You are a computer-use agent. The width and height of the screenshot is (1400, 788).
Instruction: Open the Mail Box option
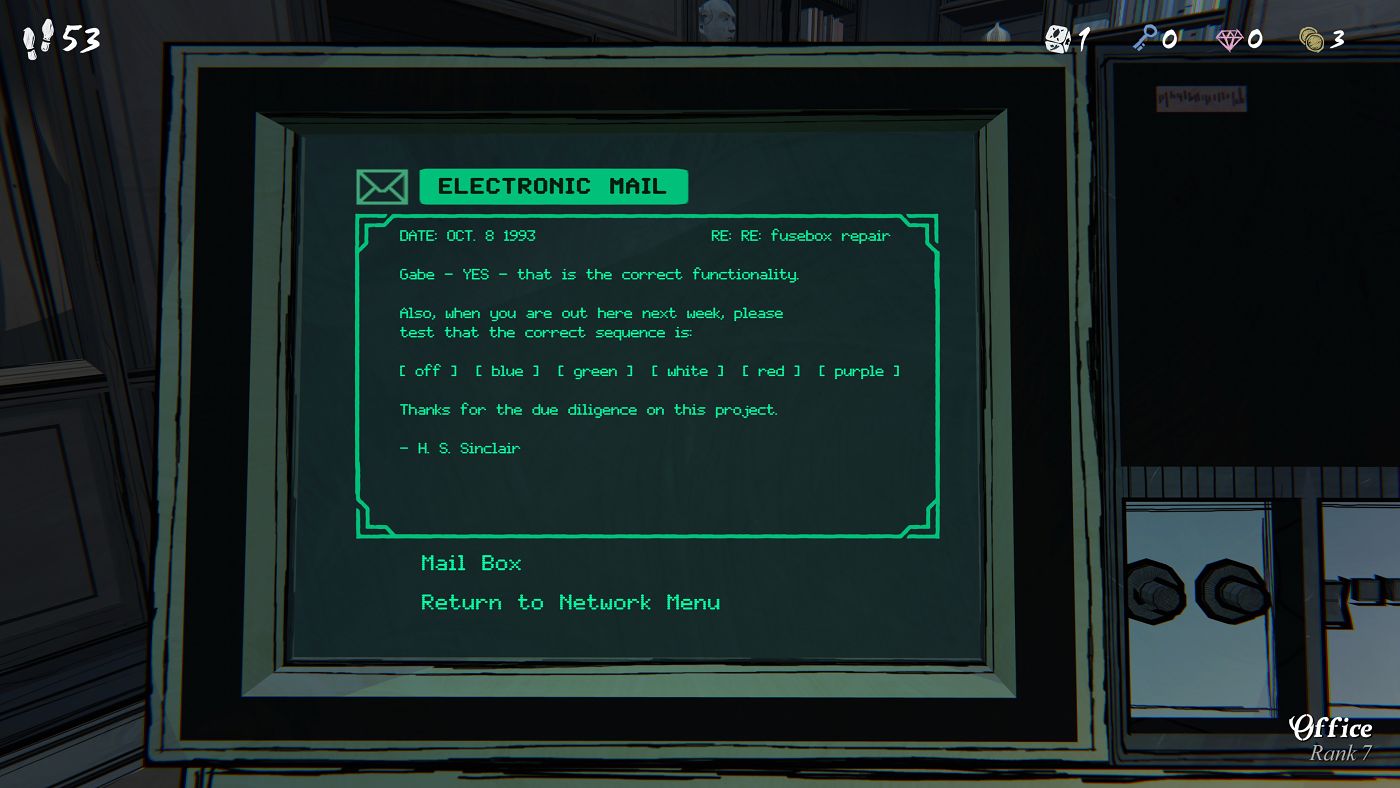471,563
